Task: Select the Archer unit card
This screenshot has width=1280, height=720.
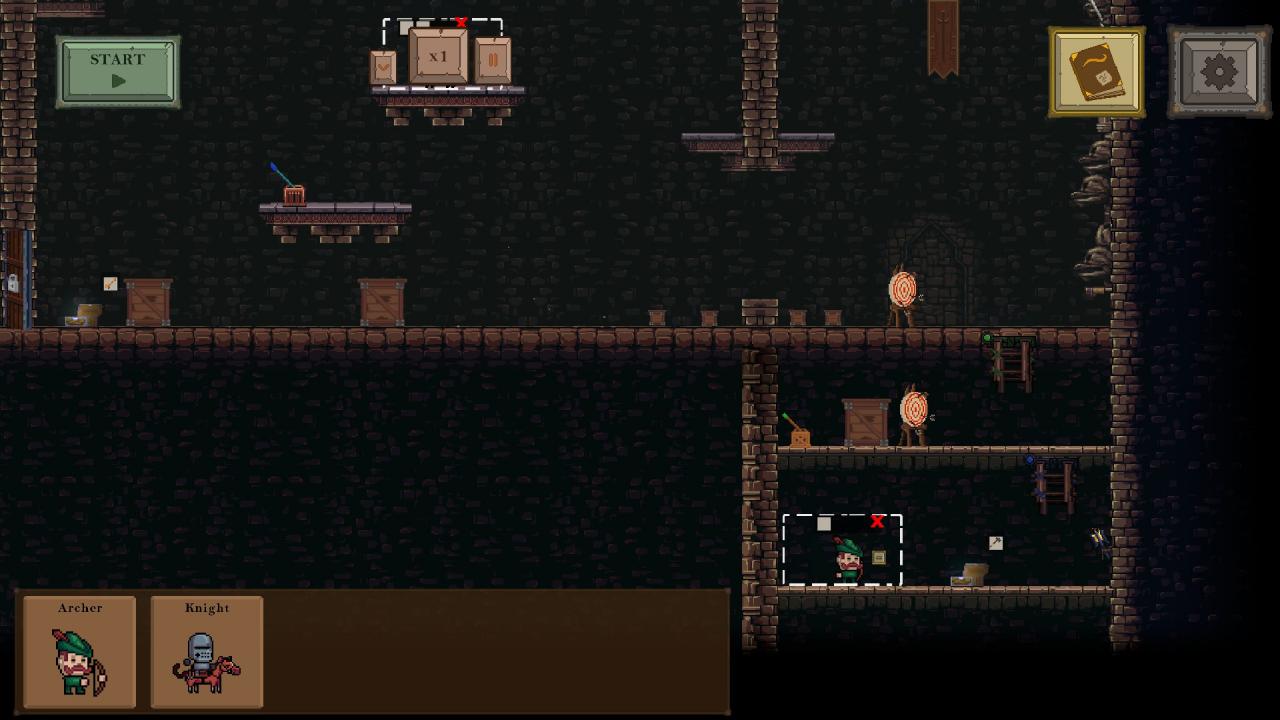Action: click(80, 652)
